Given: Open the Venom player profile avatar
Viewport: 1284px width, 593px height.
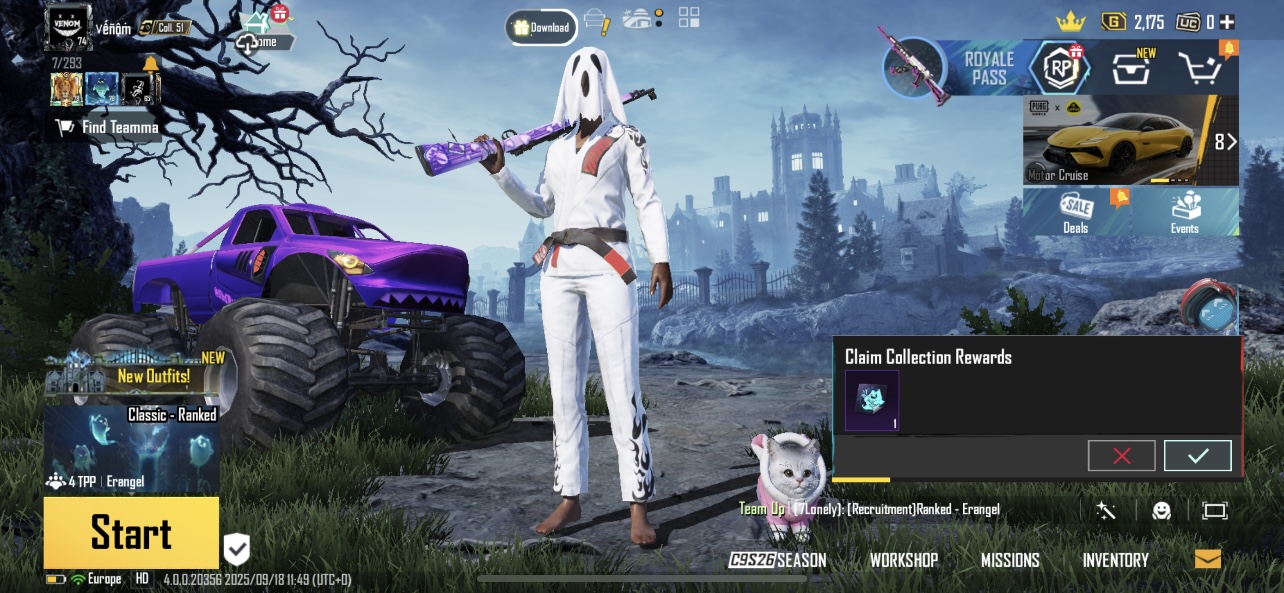Looking at the screenshot, I should pos(68,27).
